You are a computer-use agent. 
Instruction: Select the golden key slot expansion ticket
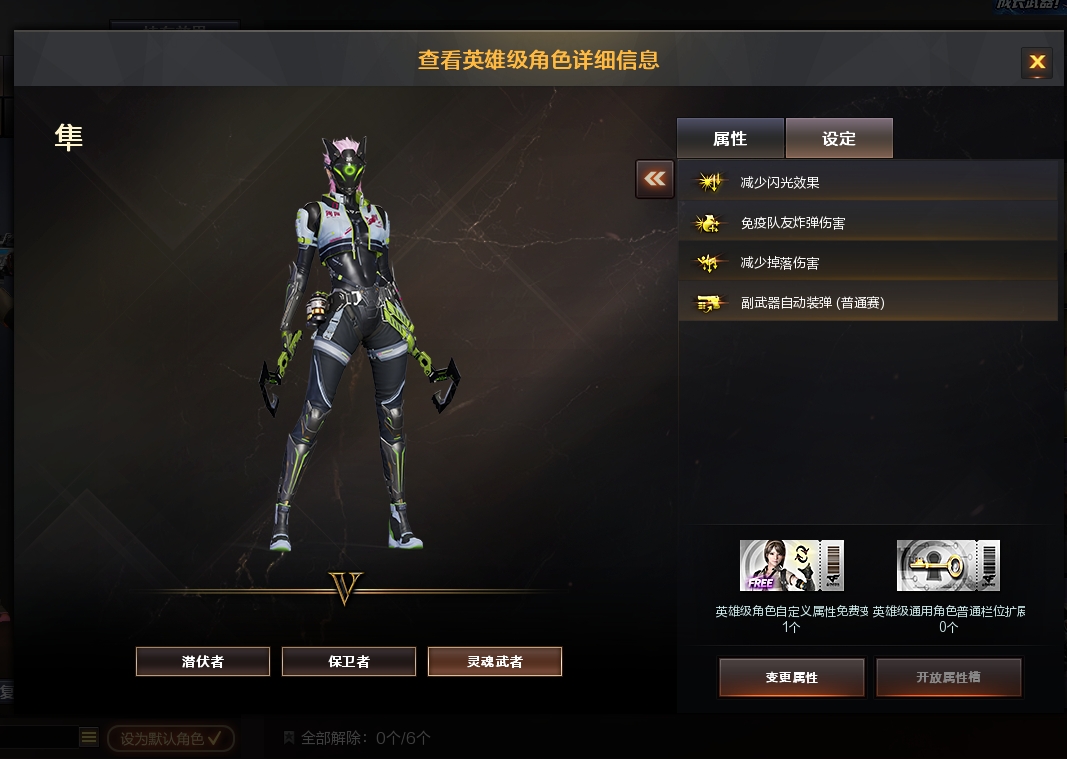pos(948,566)
